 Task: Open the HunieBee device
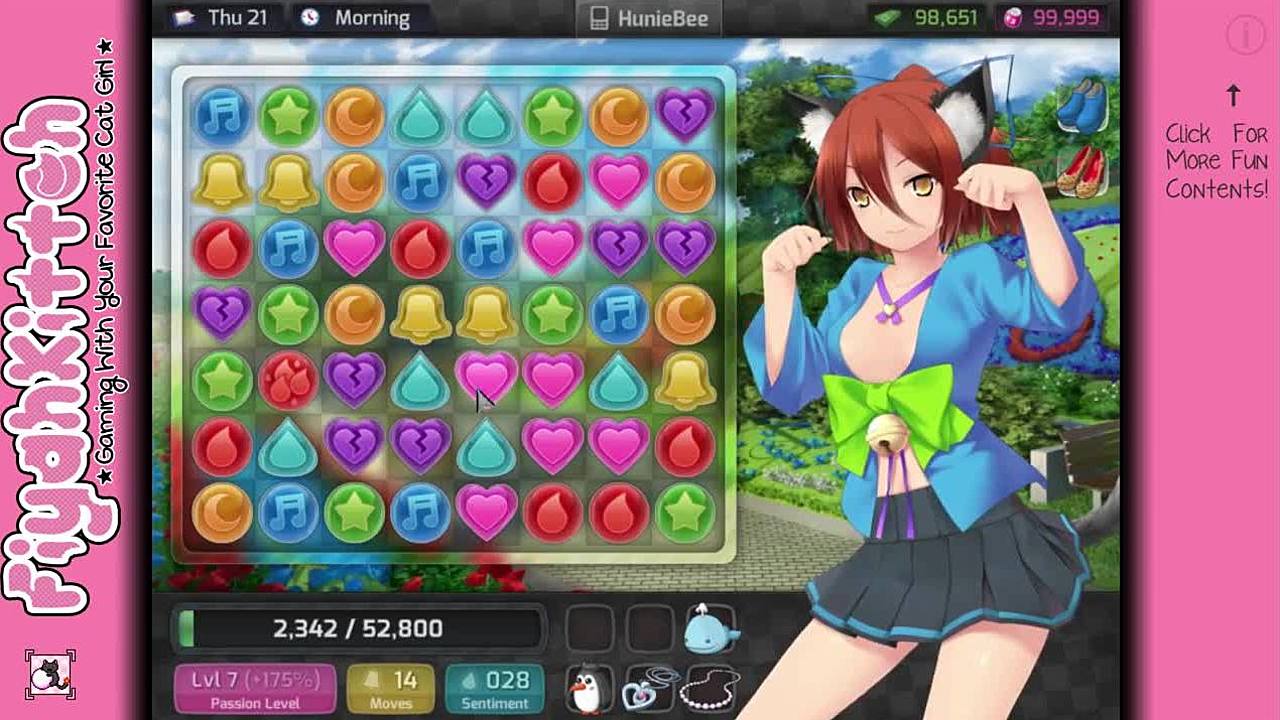[649, 18]
